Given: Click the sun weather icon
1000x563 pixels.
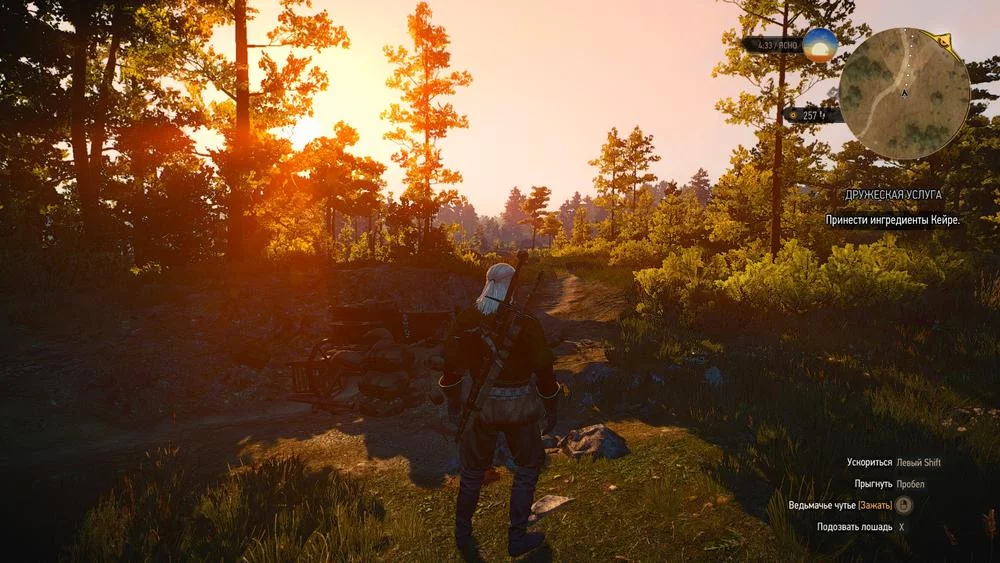Looking at the screenshot, I should (820, 45).
